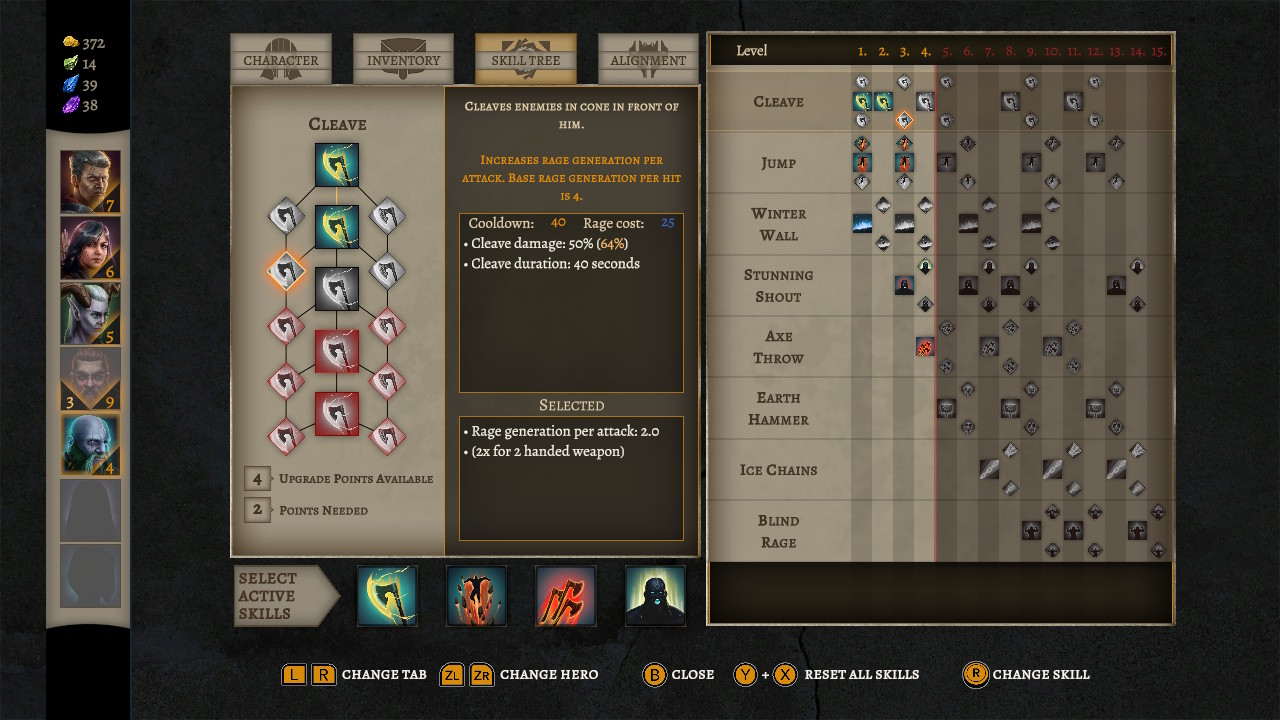Click the Skill Tree tab
This screenshot has width=1280, height=720.
525,58
